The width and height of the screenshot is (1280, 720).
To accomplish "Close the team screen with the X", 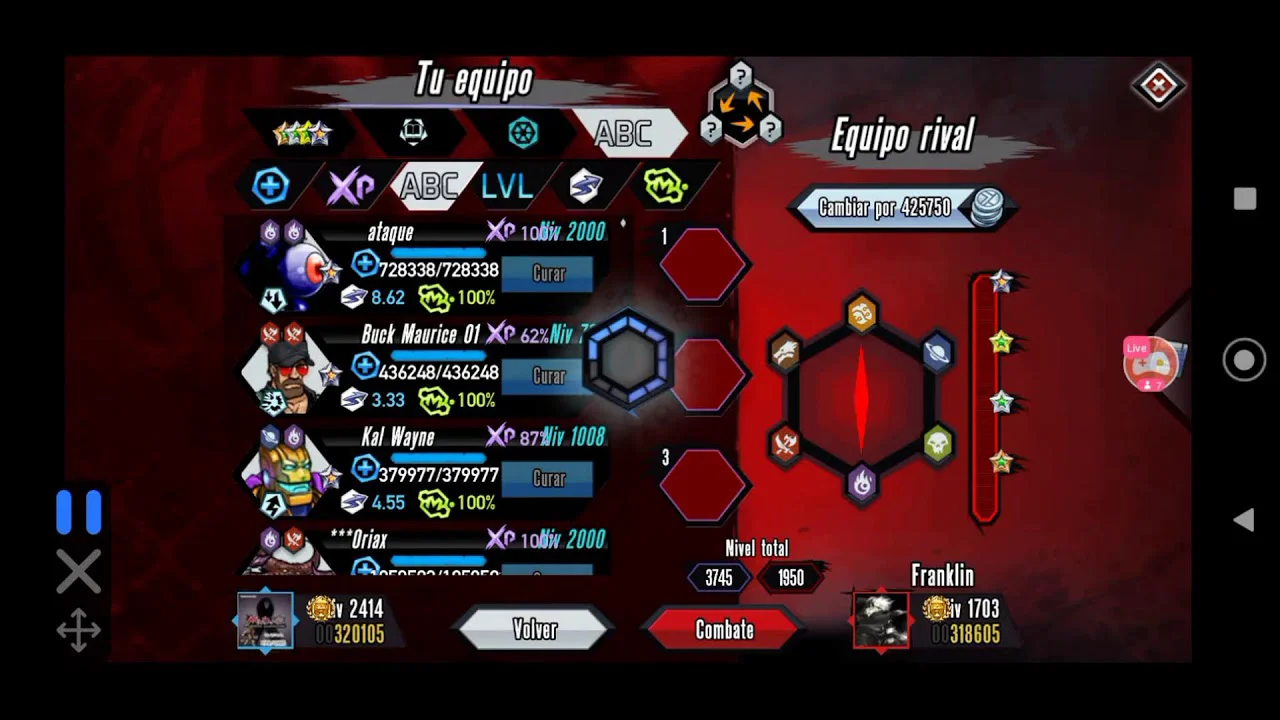I will (1158, 86).
